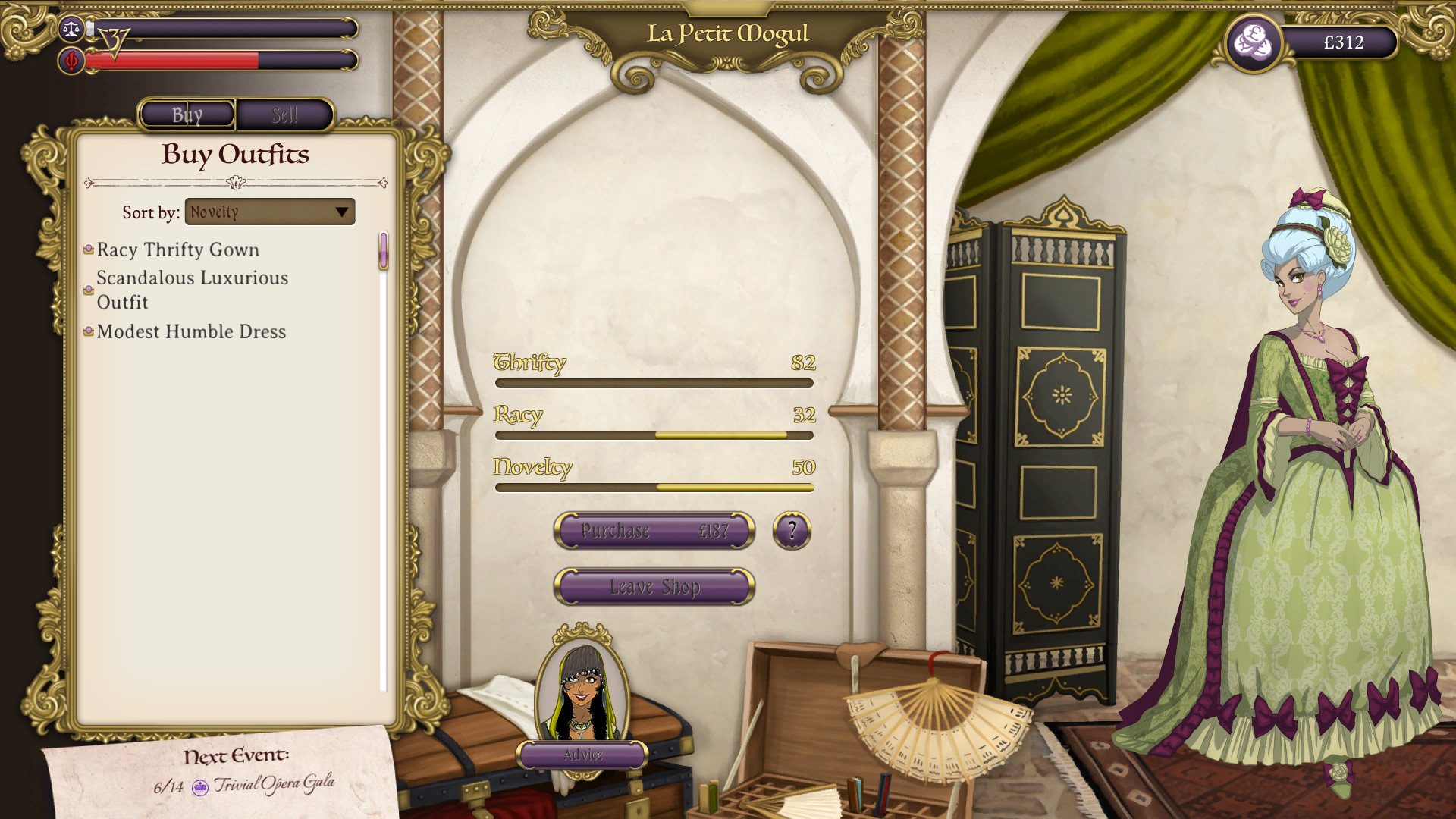Screen dimensions: 1456x819
Task: Click the dress icon beside Modest Humble Dress
Action: point(89,331)
